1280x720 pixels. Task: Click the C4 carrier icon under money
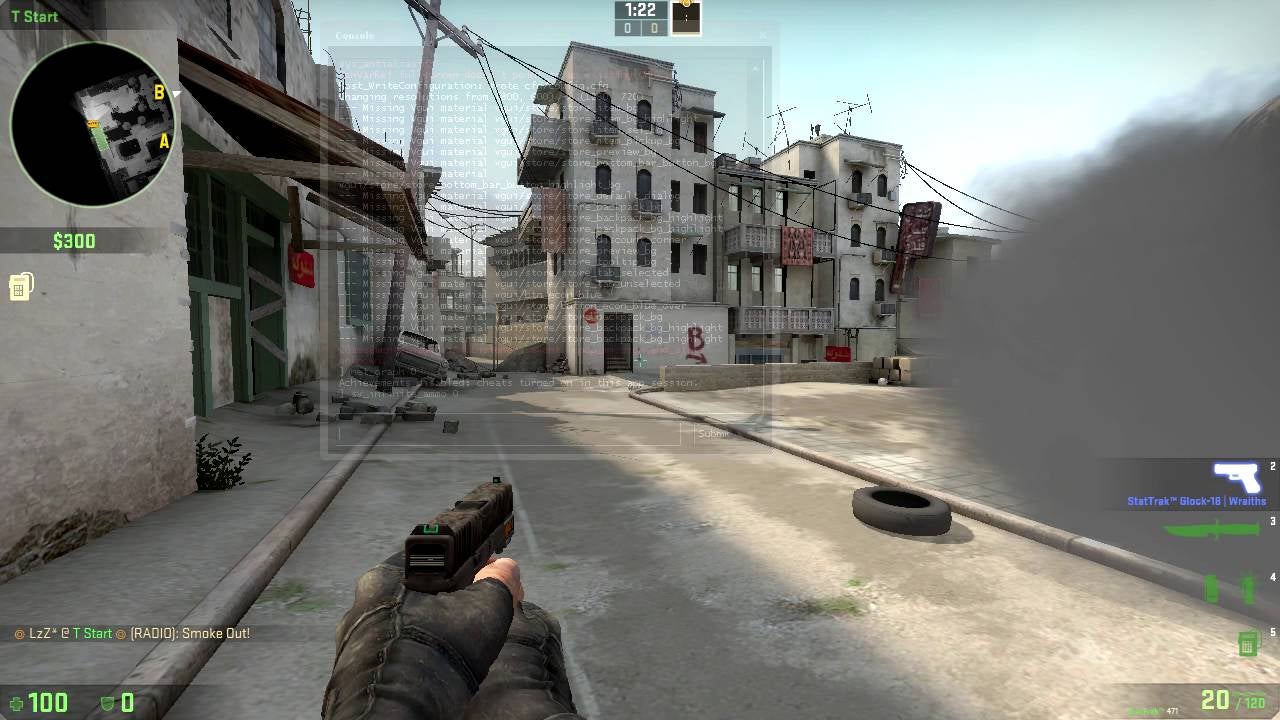(20, 287)
